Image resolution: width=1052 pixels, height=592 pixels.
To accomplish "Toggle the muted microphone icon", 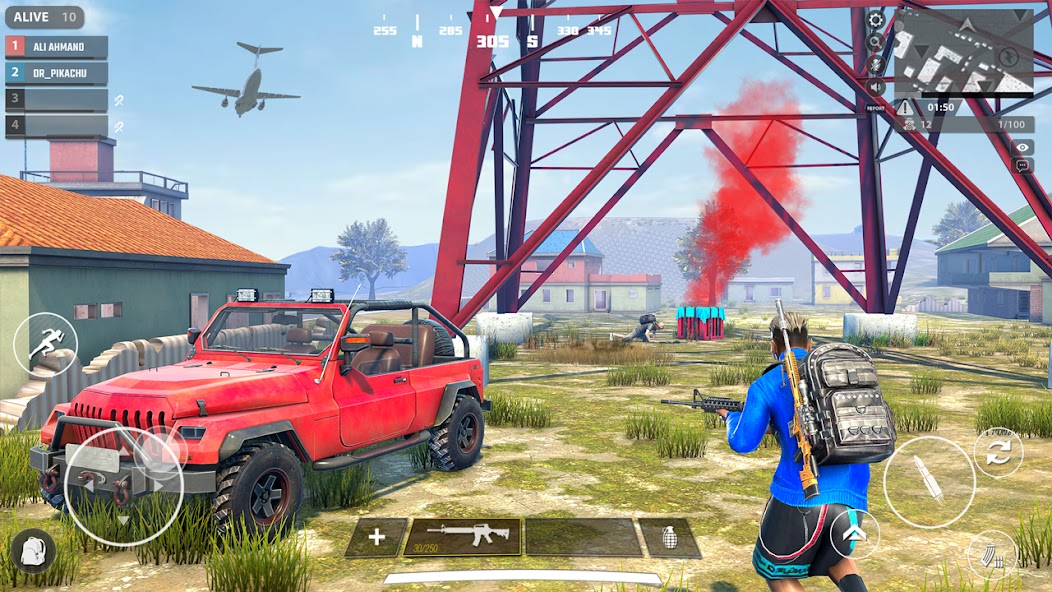I will coord(876,64).
